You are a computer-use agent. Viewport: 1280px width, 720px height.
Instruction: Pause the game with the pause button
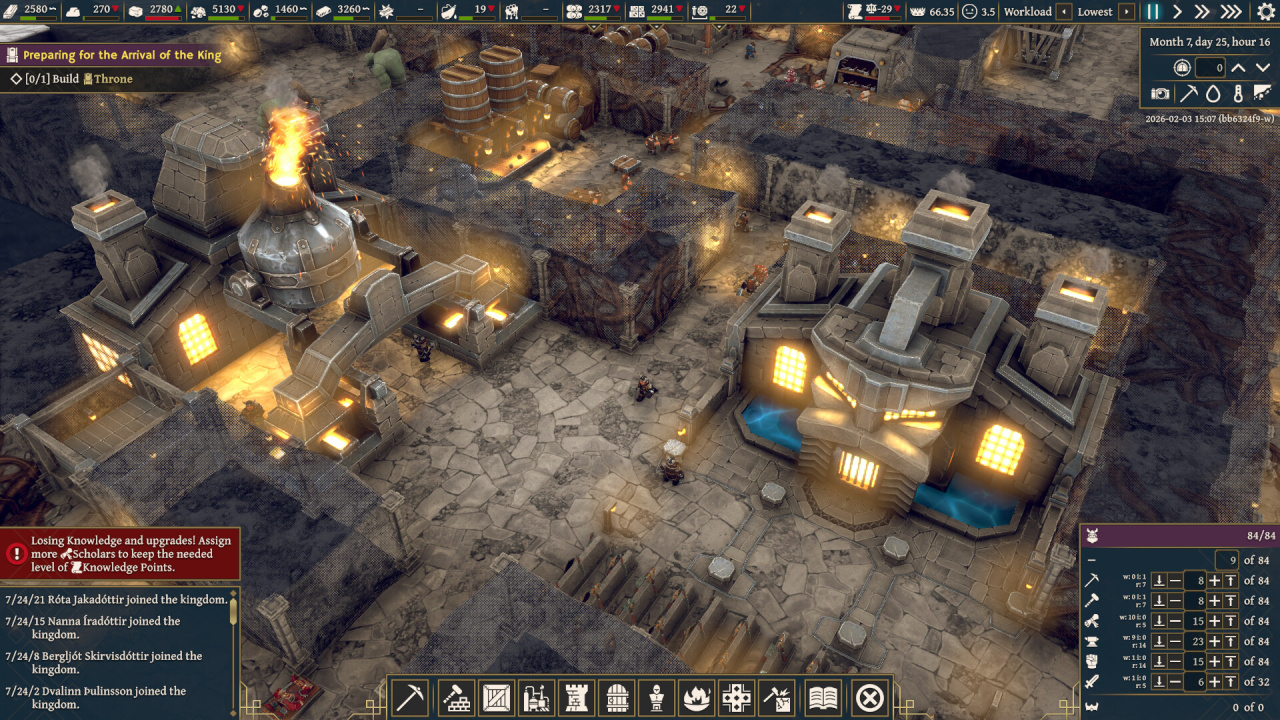tap(1152, 12)
